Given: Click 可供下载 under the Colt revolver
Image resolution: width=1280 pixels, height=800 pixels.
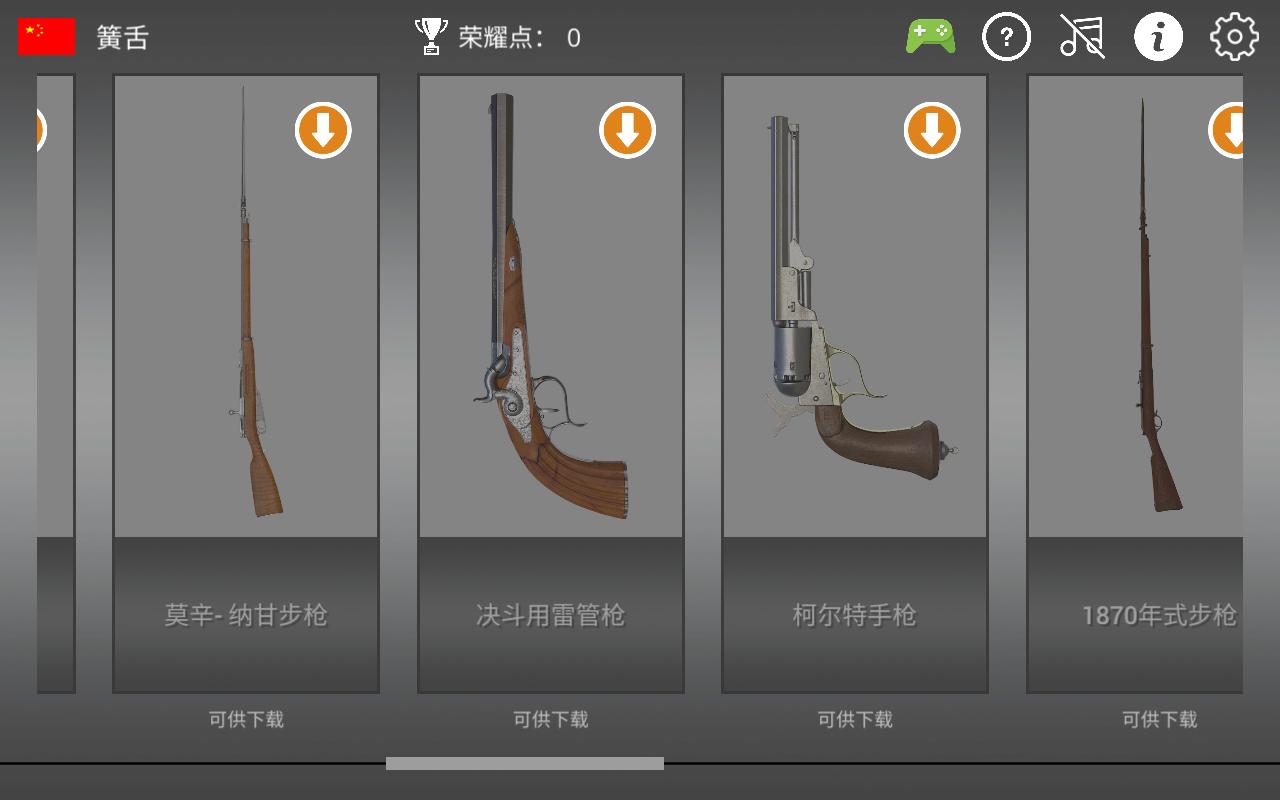Looking at the screenshot, I should tap(855, 719).
